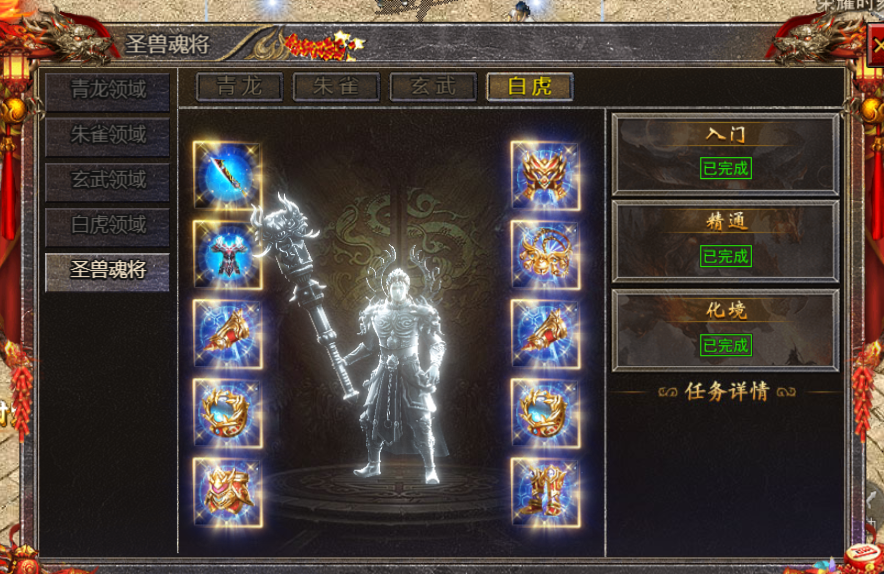Select the golden boots equipment slot
884x574 pixels.
545,491
